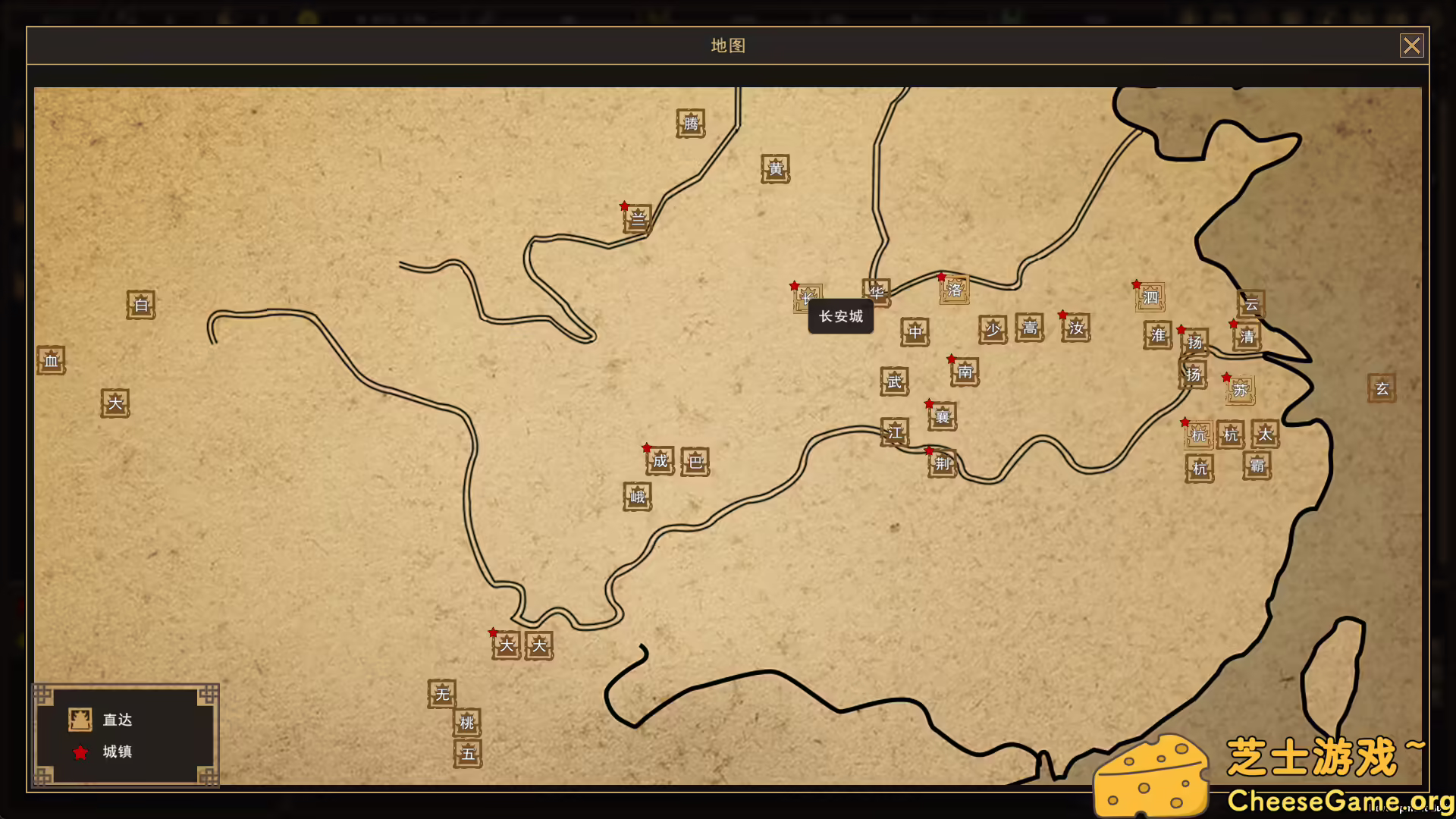Select the 霸 city marker
Screen dimensions: 1456x819
(1256, 466)
